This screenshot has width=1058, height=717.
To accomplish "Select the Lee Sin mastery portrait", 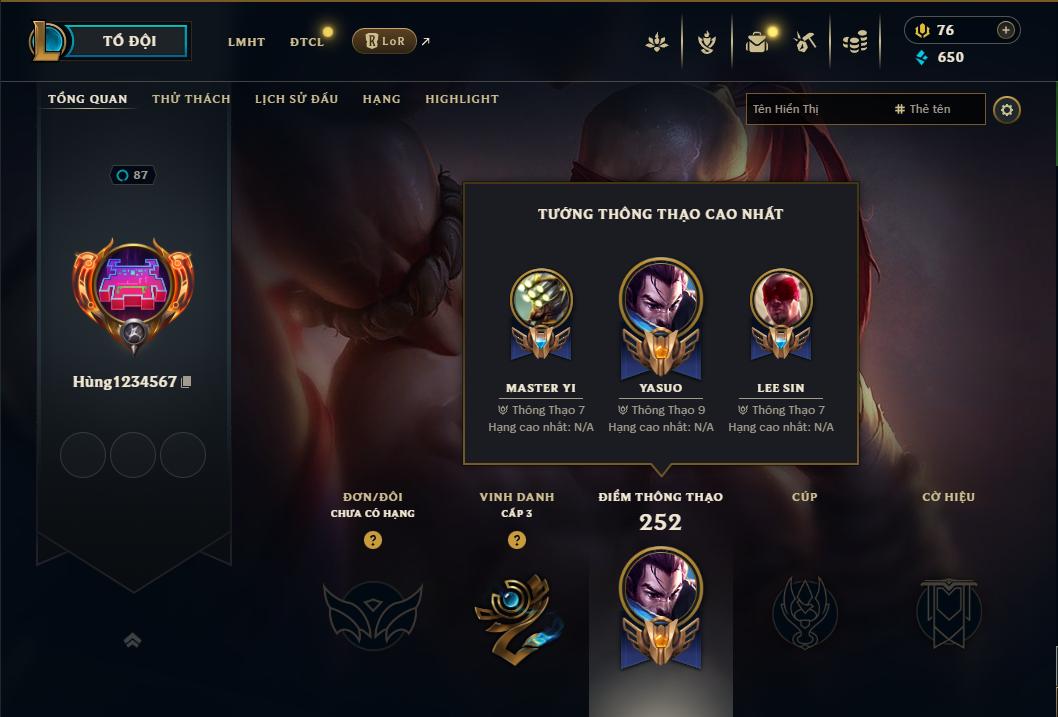I will tap(781, 299).
